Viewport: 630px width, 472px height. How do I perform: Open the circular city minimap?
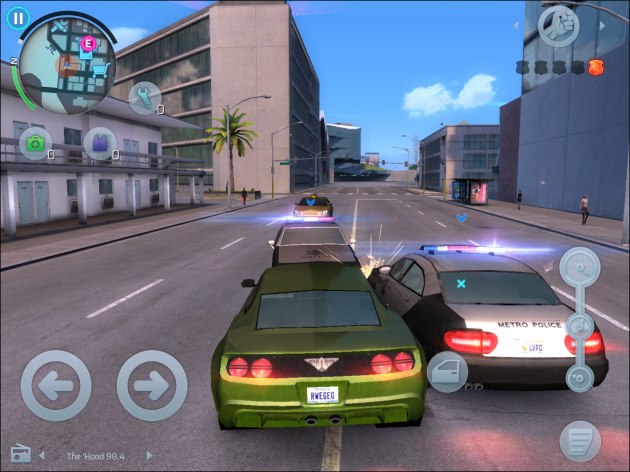(x=67, y=65)
